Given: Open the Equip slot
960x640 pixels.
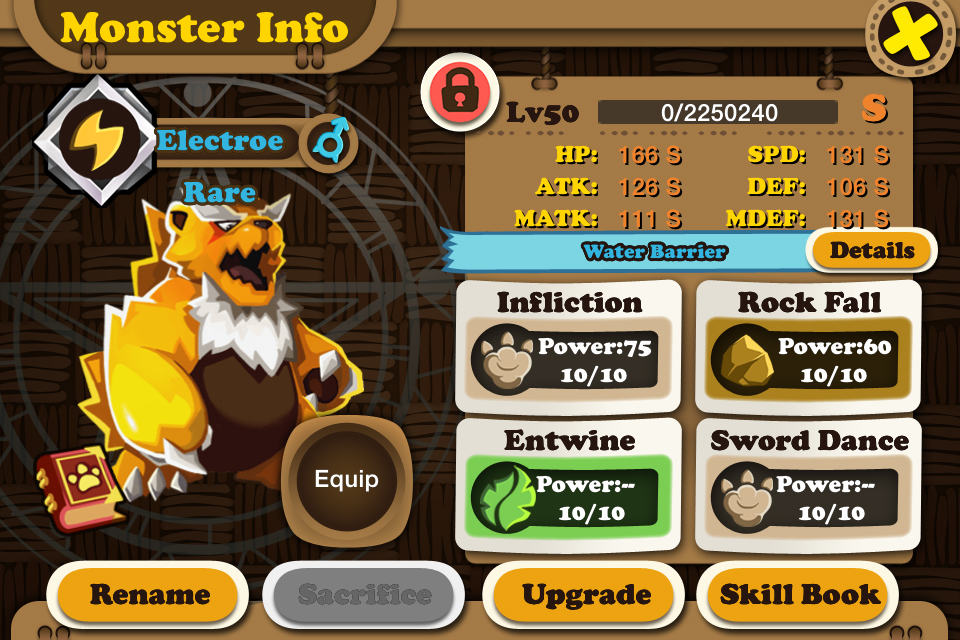Looking at the screenshot, I should [x=346, y=479].
